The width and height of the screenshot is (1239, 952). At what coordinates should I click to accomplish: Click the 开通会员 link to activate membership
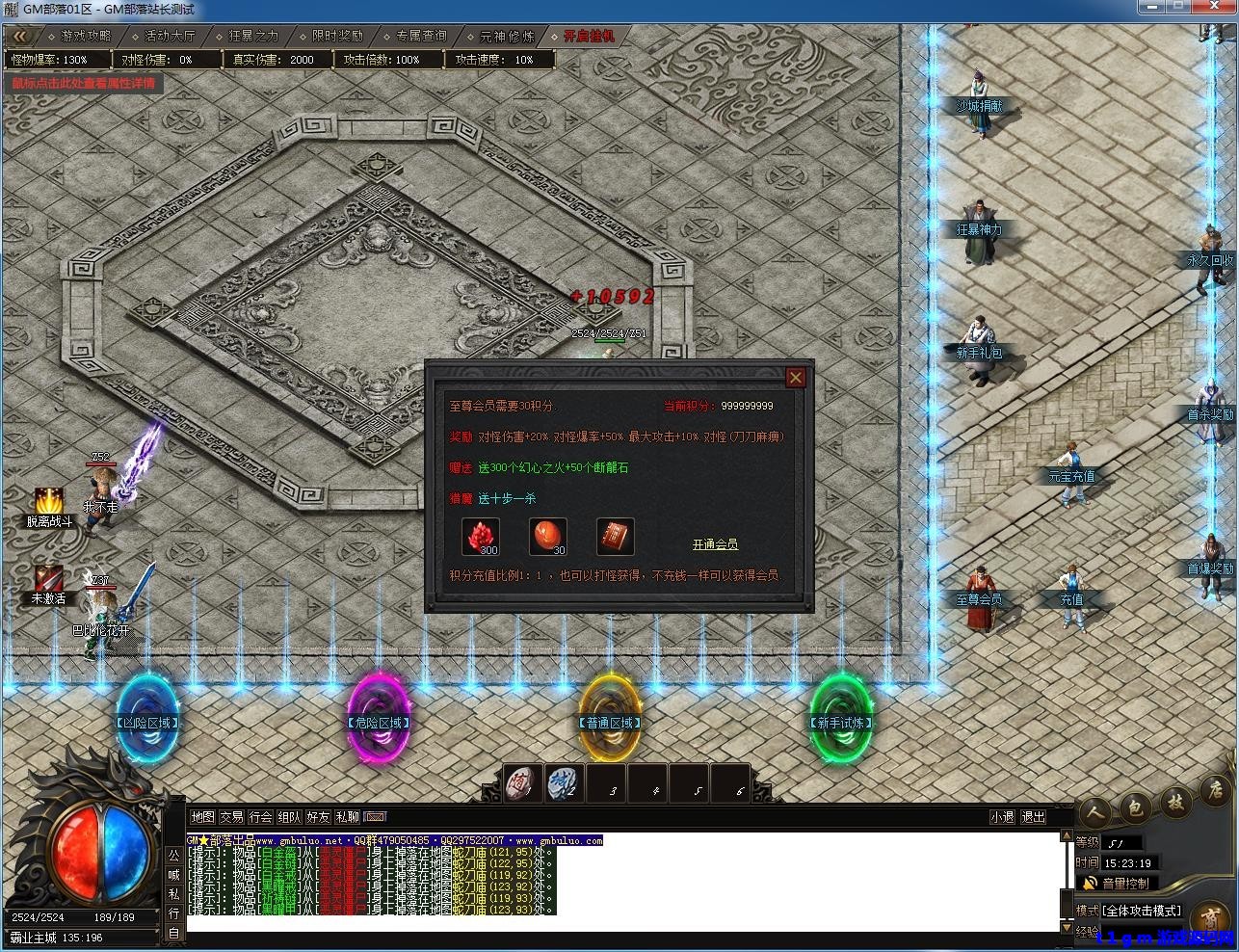(715, 544)
